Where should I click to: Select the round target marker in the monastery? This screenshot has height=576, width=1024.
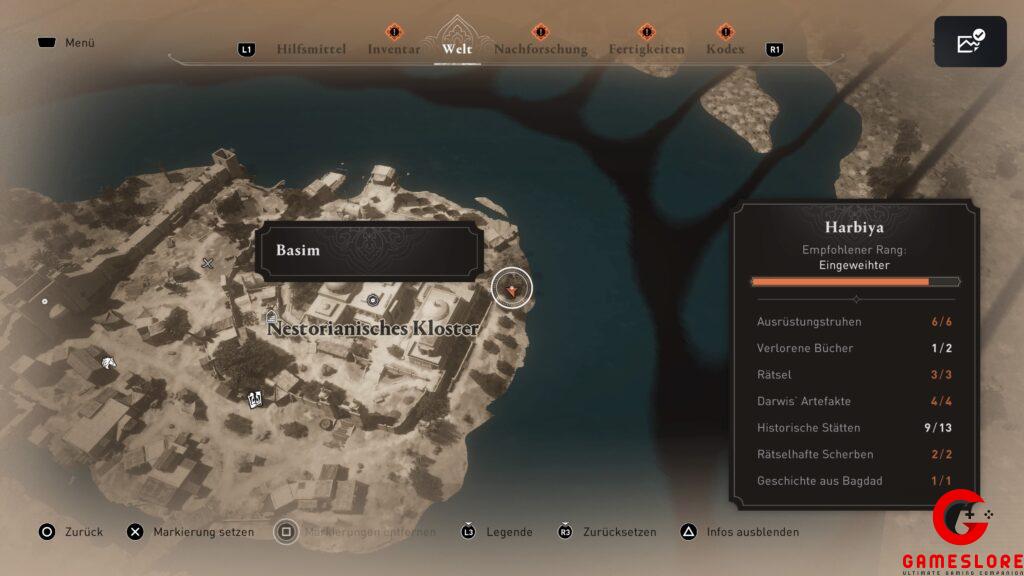pos(373,298)
